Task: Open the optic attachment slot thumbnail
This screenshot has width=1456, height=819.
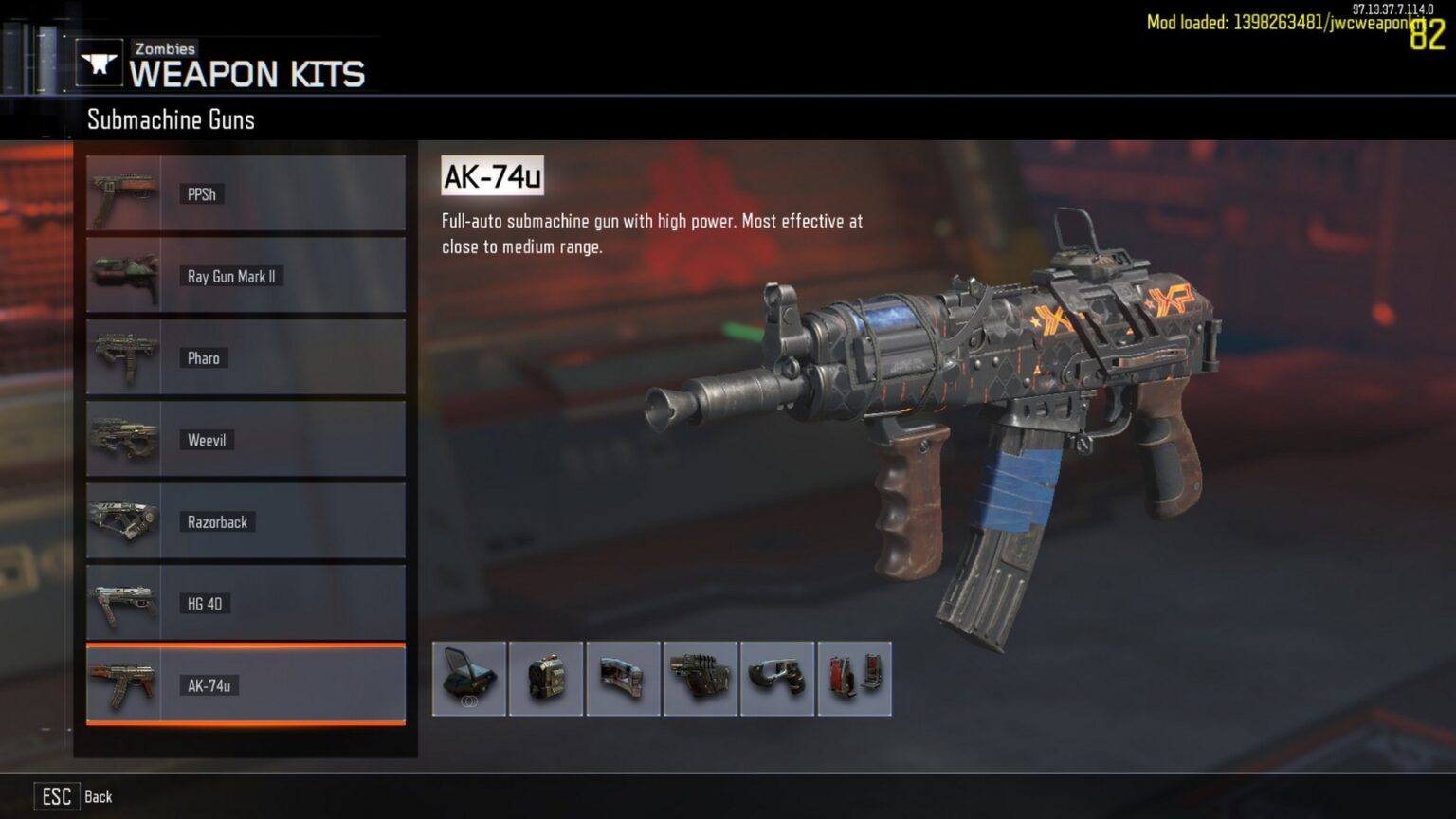Action: (x=469, y=679)
